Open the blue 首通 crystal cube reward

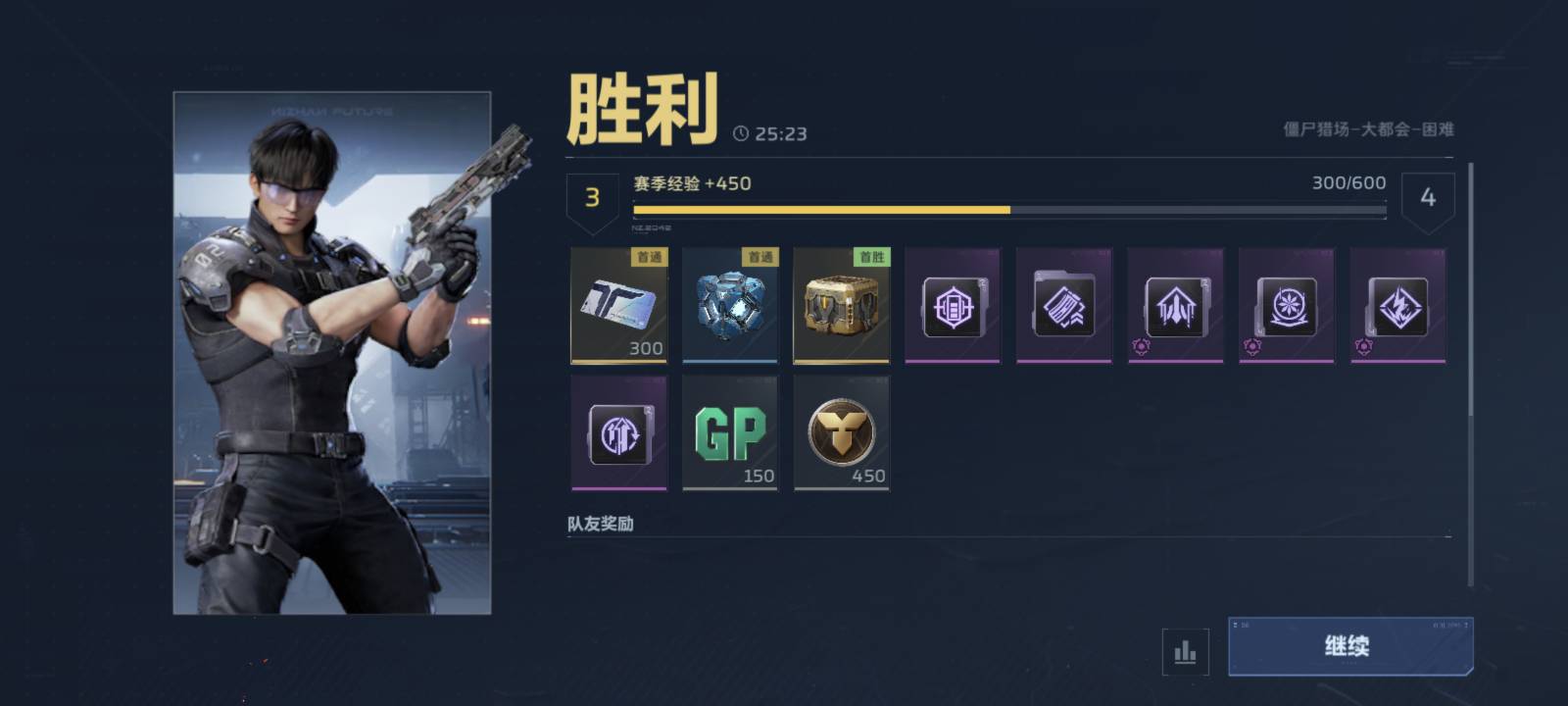pyautogui.click(x=730, y=306)
